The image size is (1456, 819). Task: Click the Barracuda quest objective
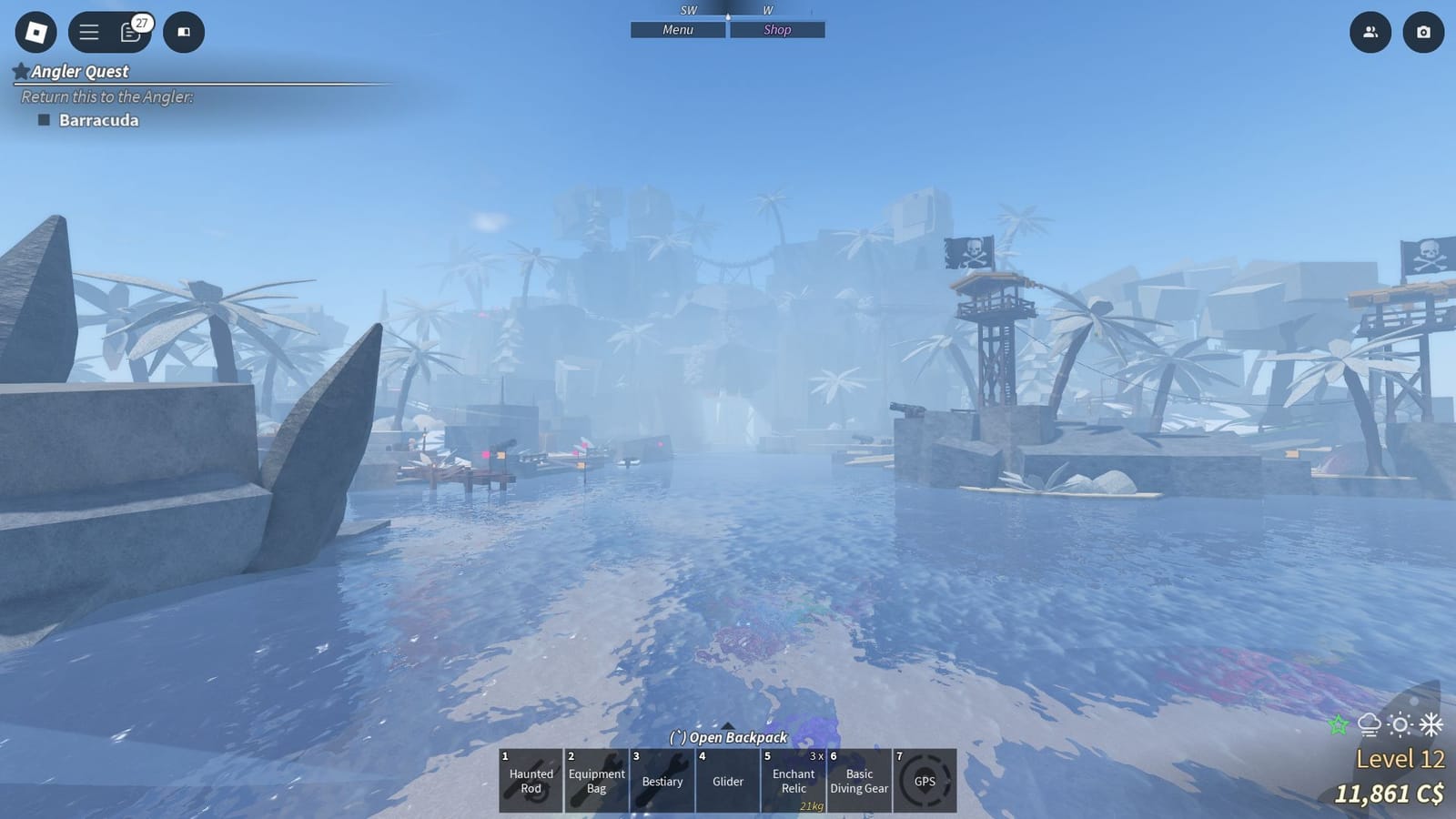(96, 119)
